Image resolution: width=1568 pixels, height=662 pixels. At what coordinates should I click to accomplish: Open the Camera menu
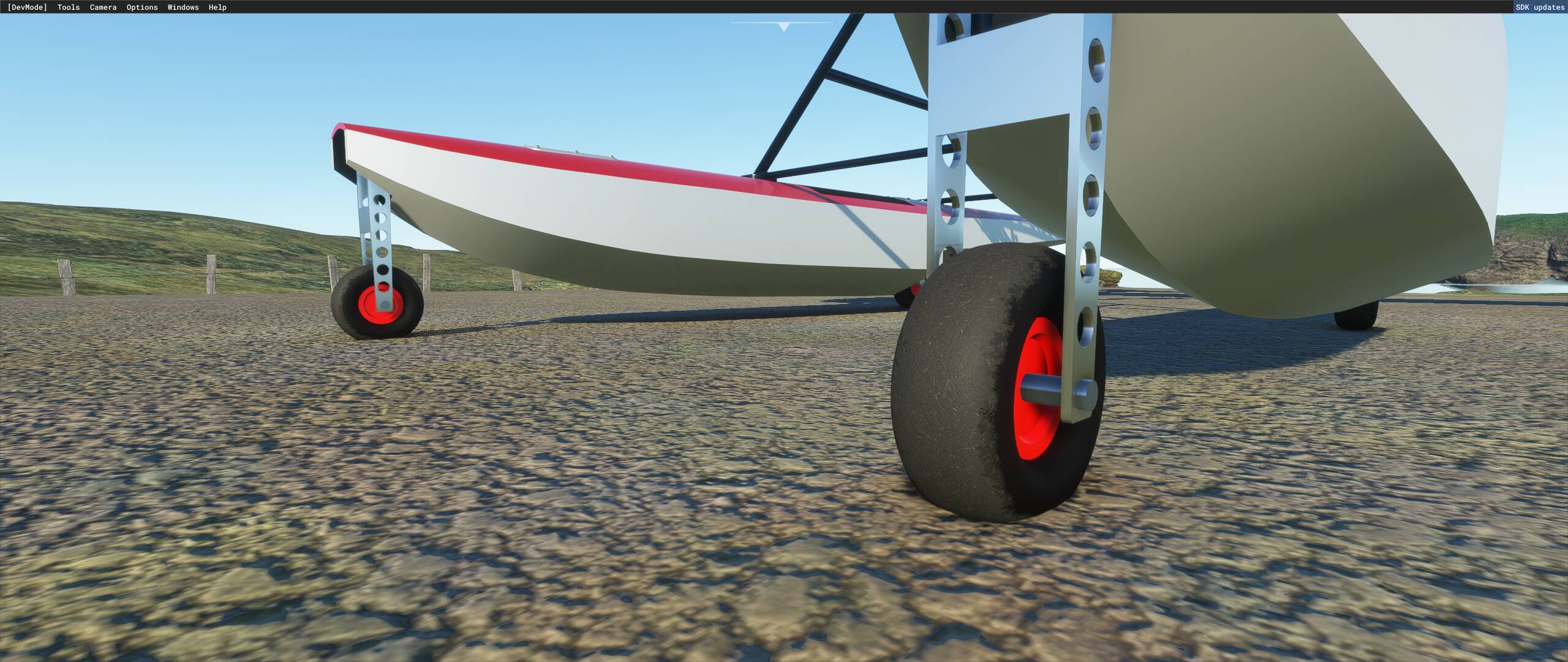(103, 7)
